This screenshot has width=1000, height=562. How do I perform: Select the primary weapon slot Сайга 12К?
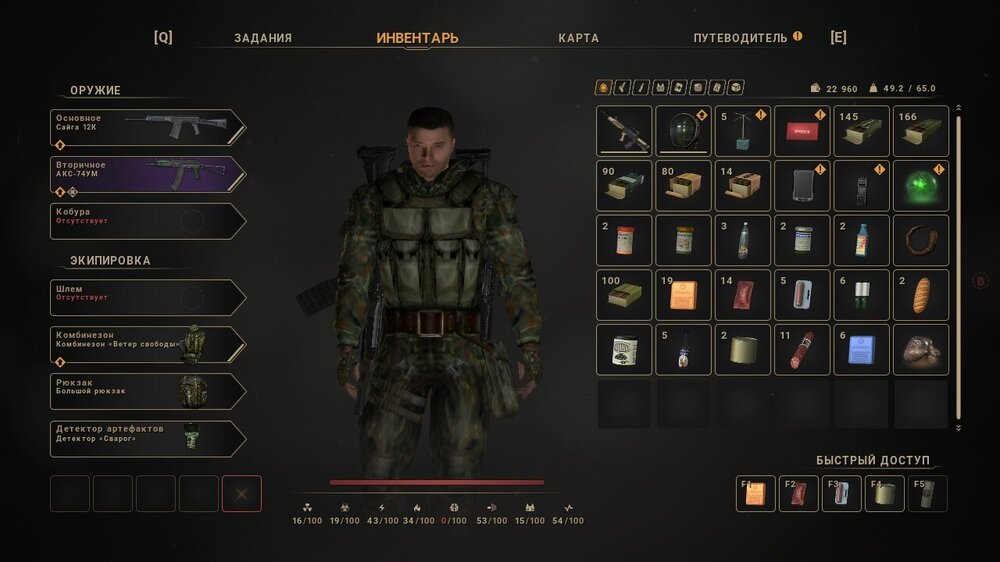coord(147,127)
